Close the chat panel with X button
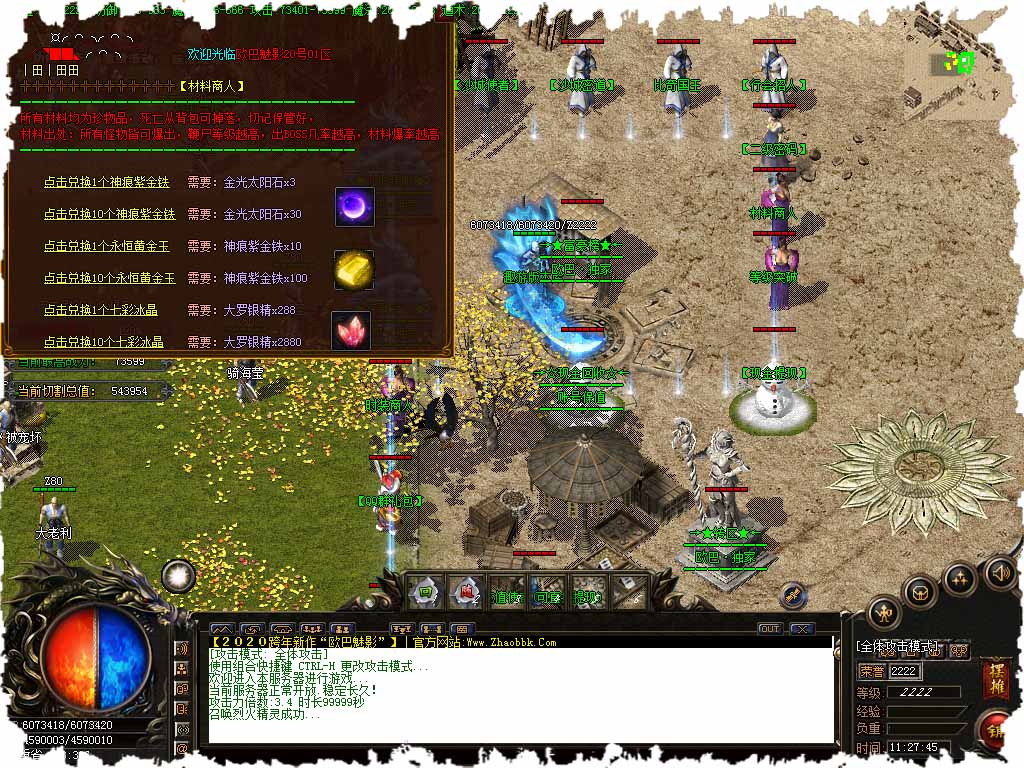 pyautogui.click(x=800, y=629)
